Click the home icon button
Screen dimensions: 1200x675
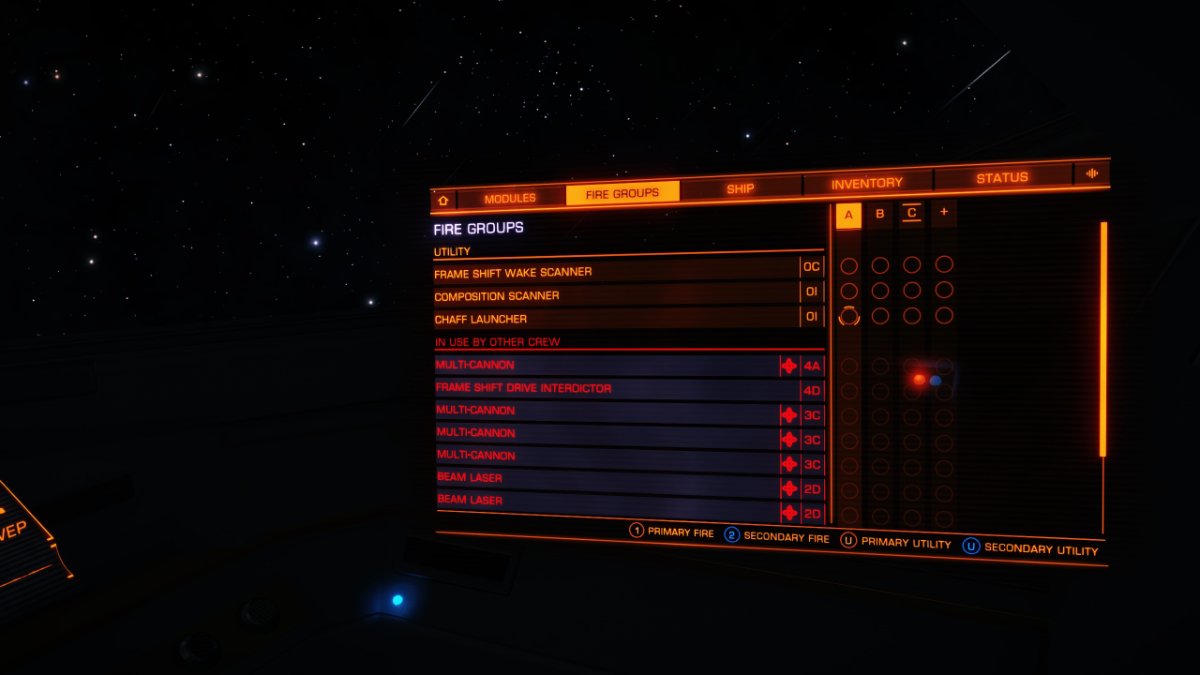[443, 200]
